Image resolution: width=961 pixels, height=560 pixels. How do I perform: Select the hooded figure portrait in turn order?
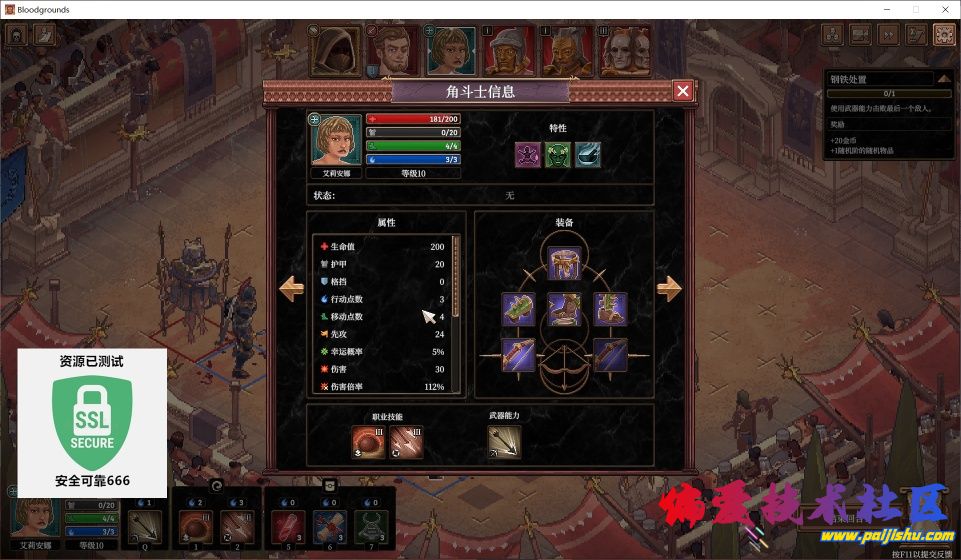coord(334,51)
